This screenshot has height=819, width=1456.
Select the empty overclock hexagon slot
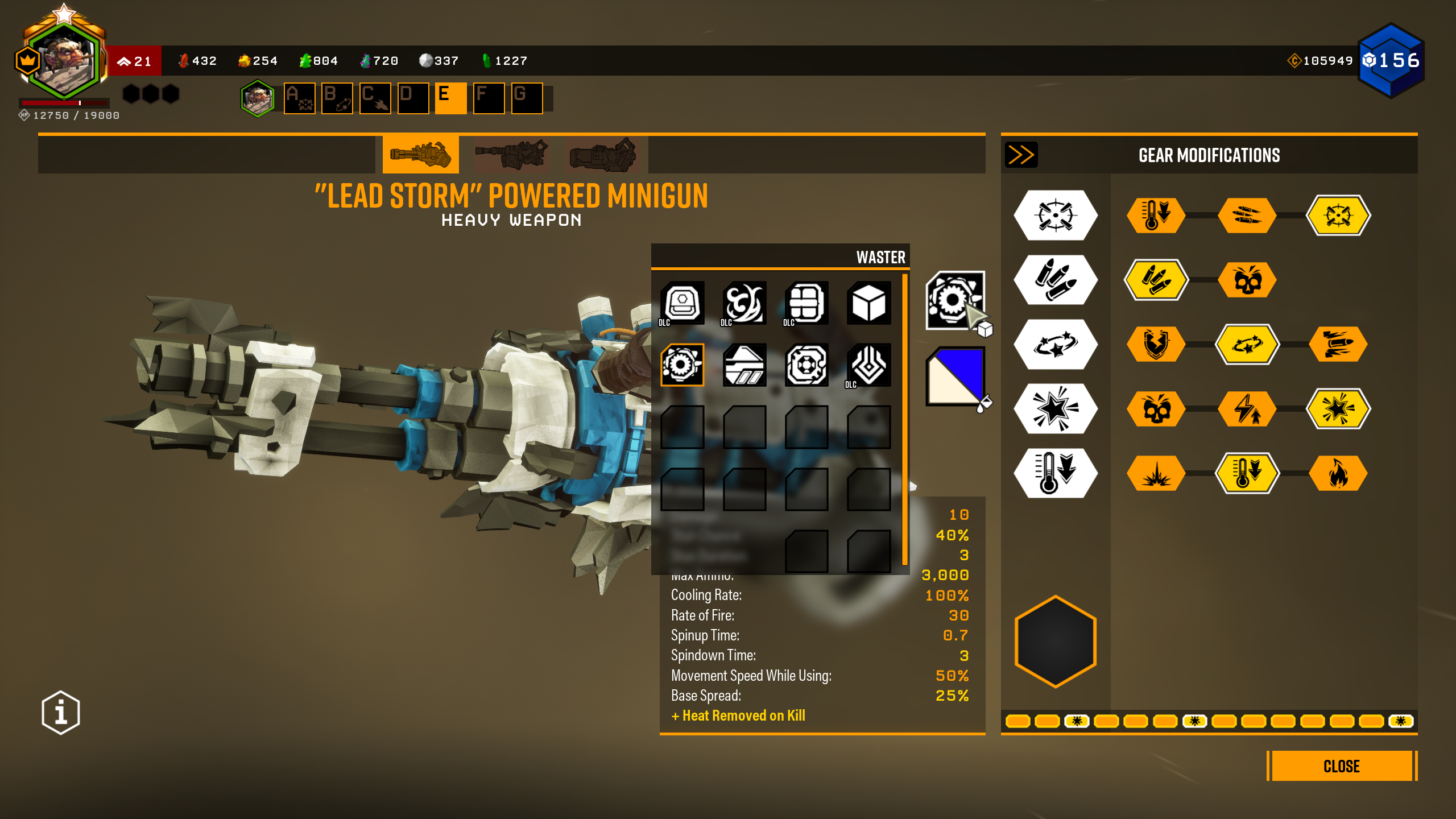point(1056,641)
